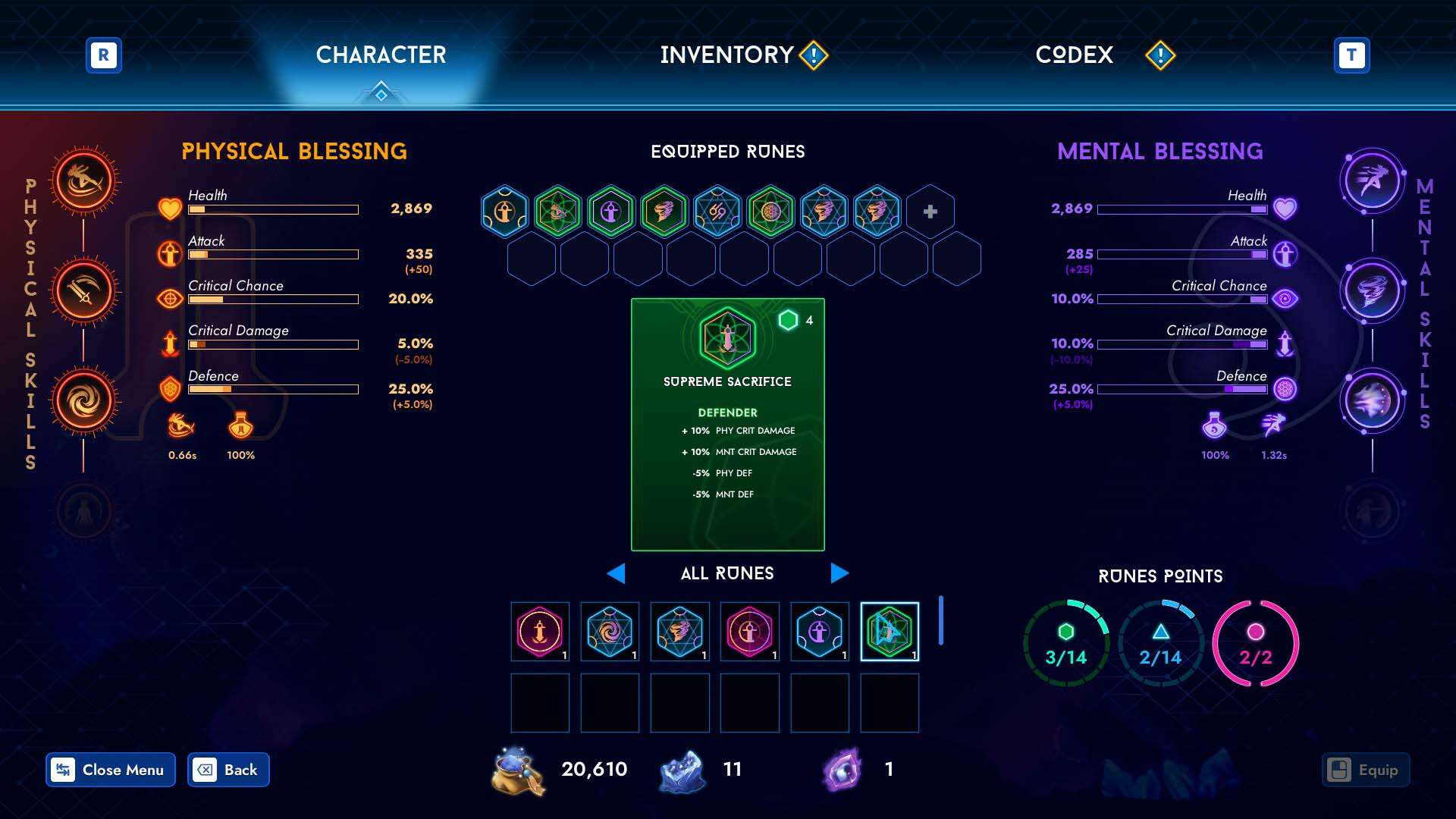
Task: Click the Close Menu button
Action: [x=111, y=770]
